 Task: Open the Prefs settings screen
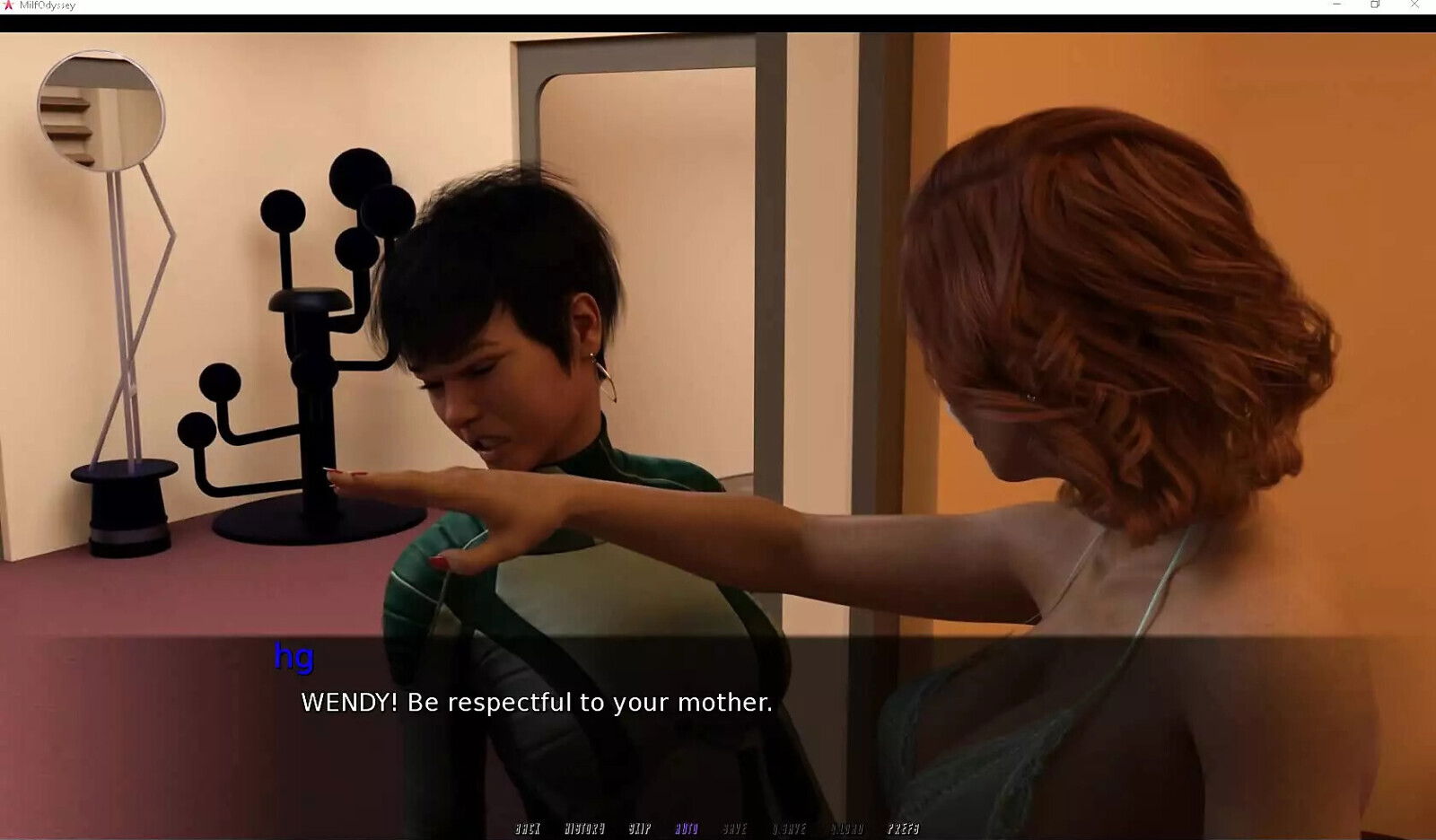pyautogui.click(x=904, y=828)
